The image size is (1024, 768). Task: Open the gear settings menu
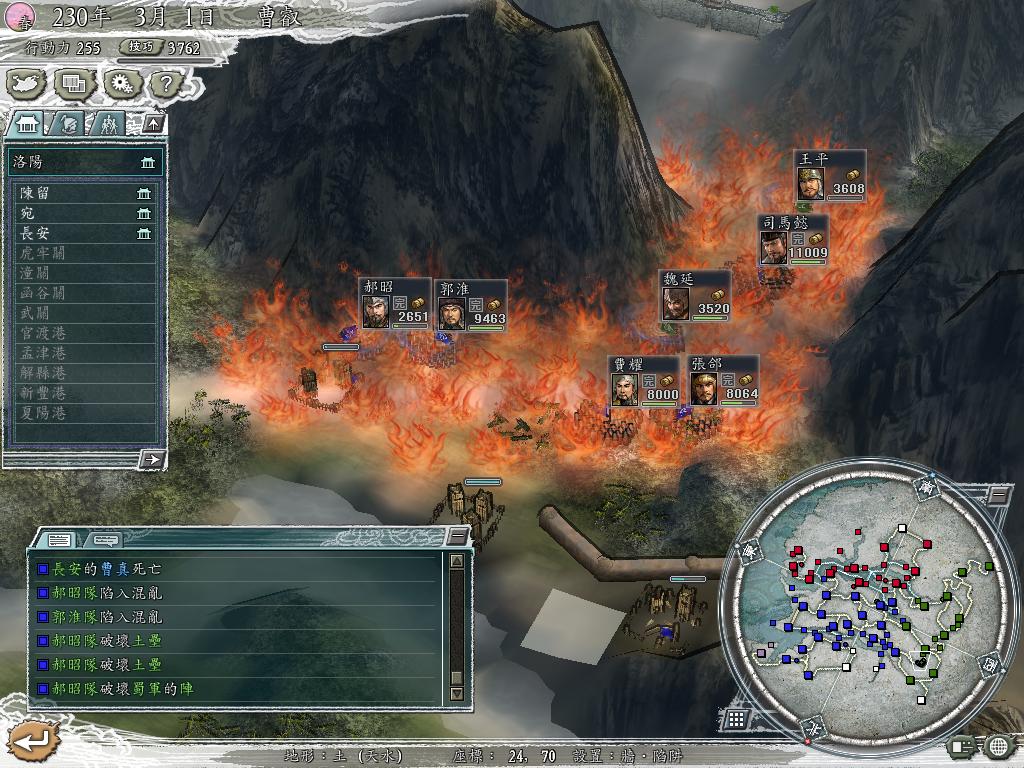(x=122, y=84)
